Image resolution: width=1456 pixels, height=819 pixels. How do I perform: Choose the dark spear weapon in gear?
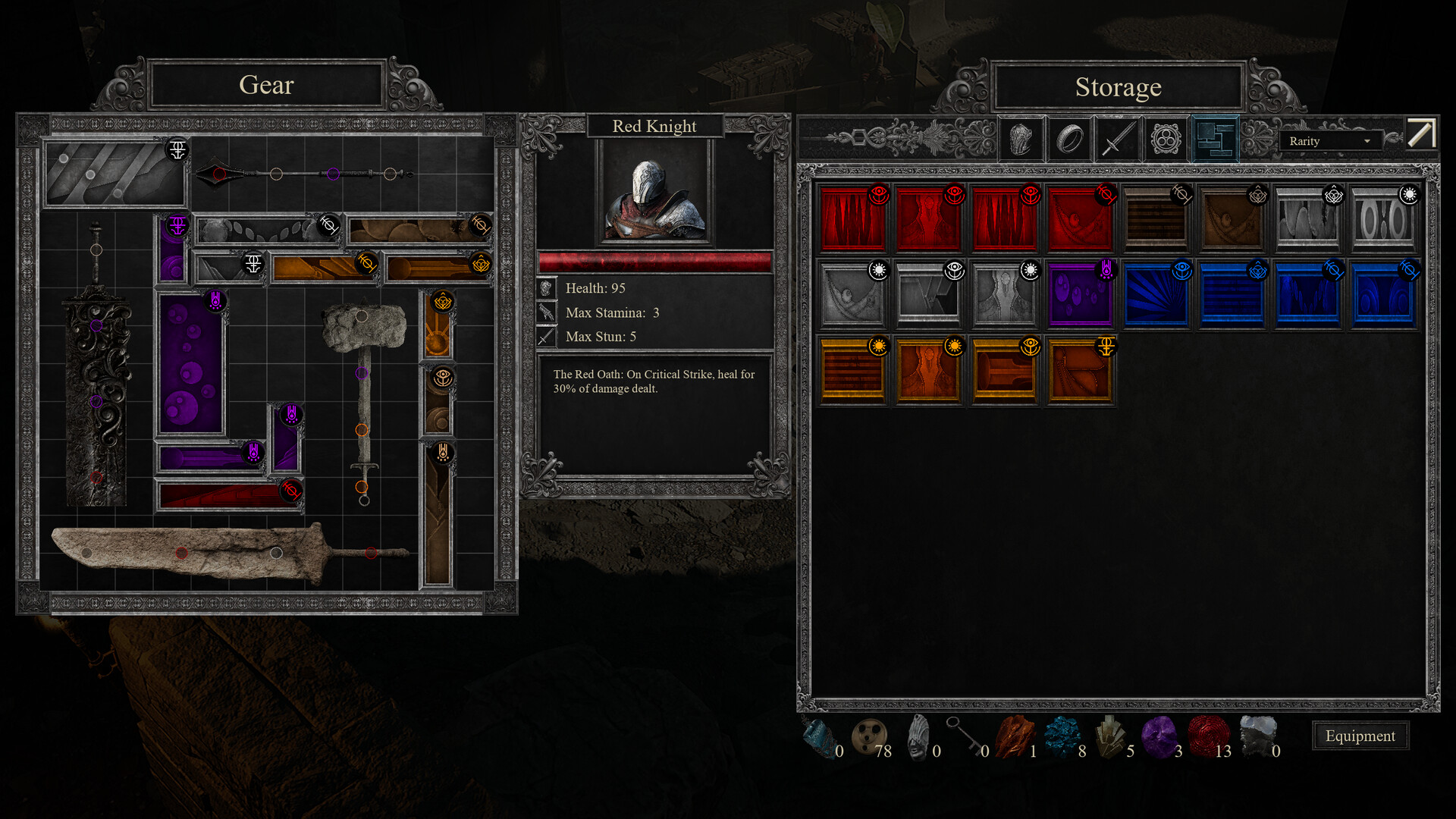303,174
